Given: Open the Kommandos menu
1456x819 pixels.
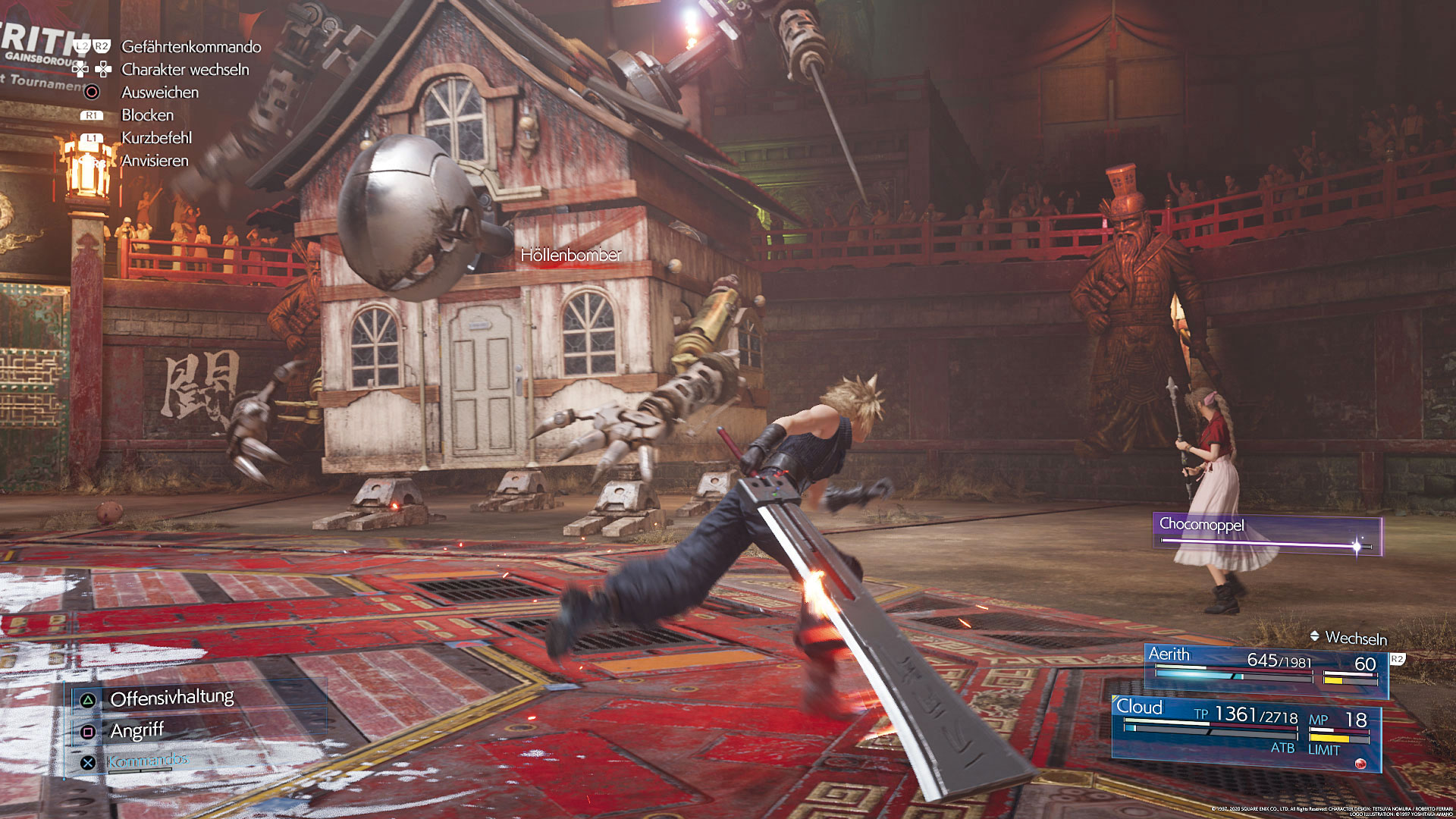Looking at the screenshot, I should [x=147, y=761].
